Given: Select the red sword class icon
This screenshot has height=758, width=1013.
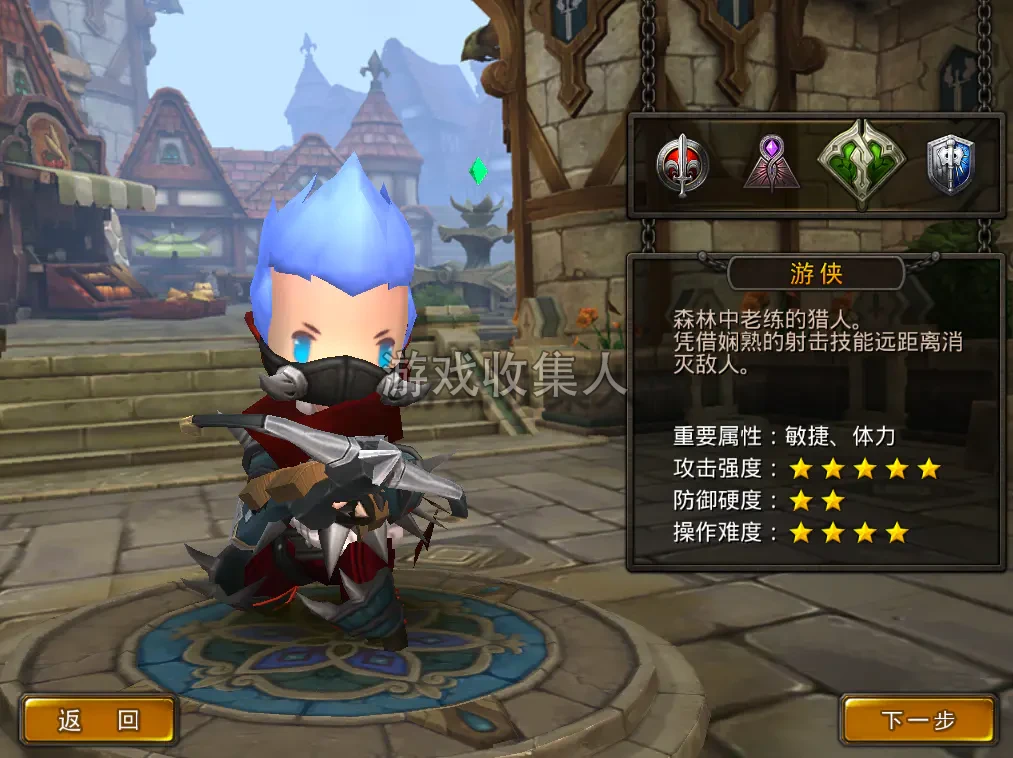Looking at the screenshot, I should click(683, 165).
